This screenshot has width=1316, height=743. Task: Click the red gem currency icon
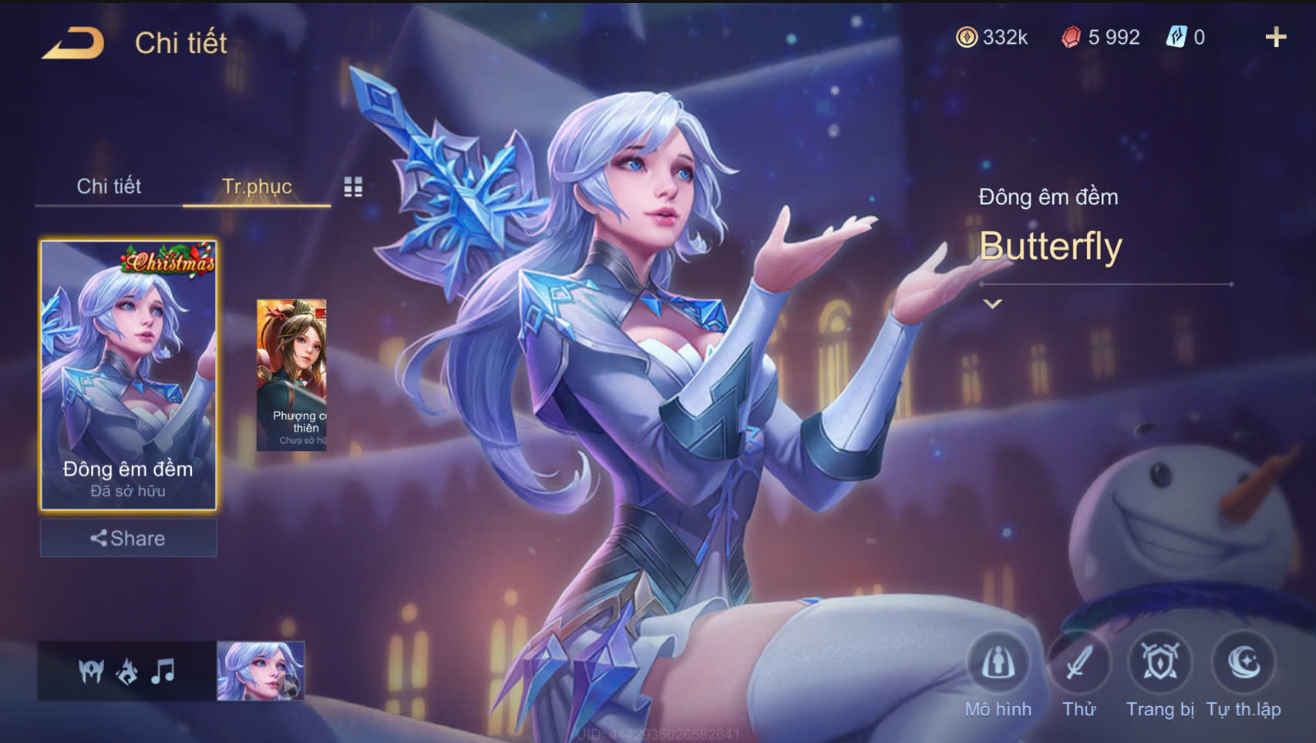pos(1069,37)
